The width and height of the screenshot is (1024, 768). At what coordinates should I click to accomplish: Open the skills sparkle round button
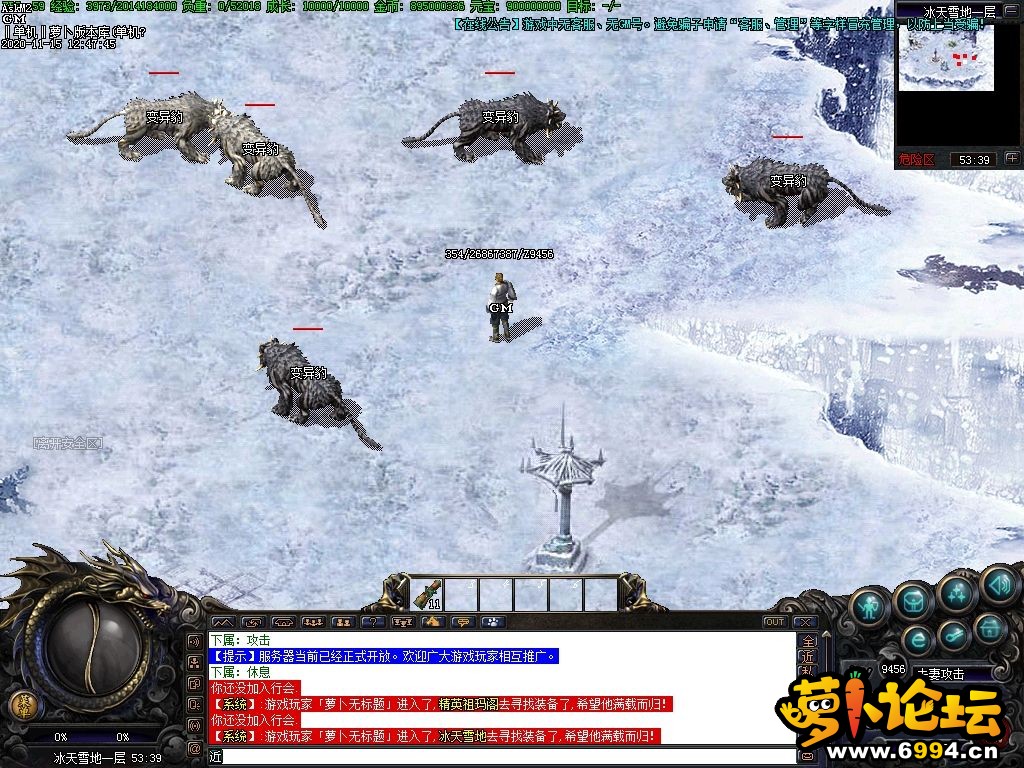957,592
